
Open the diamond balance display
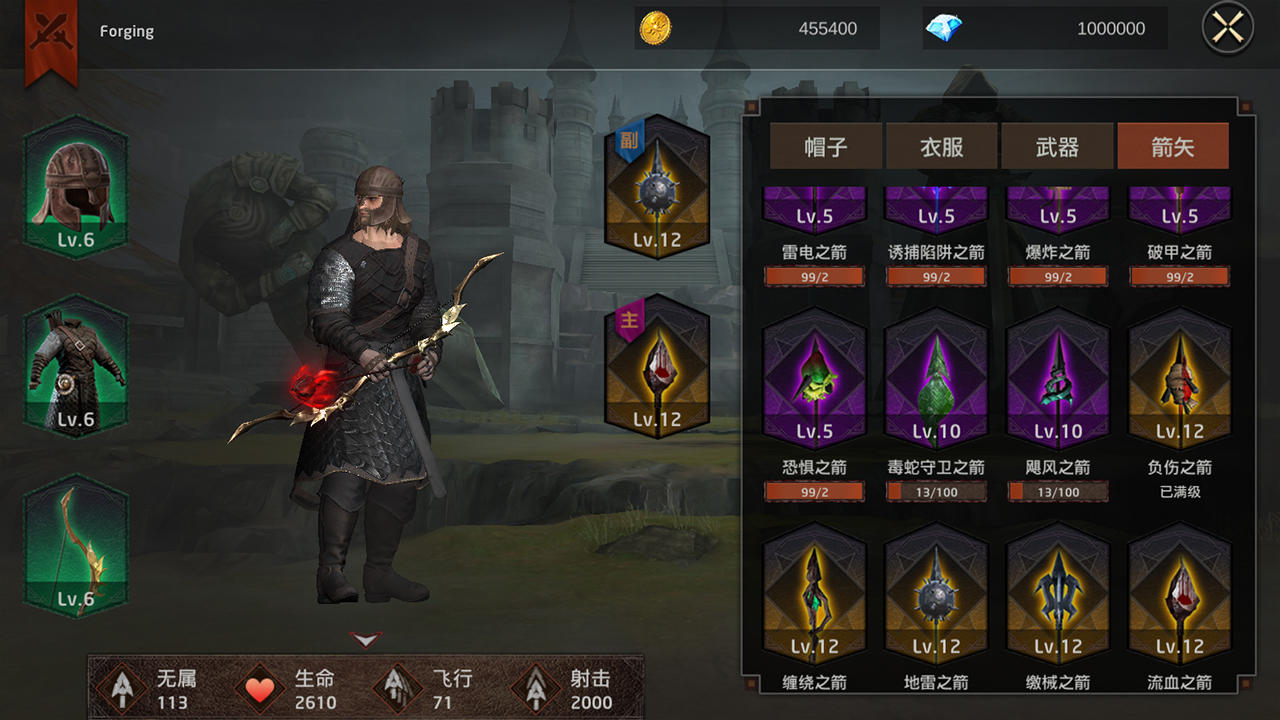(1043, 28)
